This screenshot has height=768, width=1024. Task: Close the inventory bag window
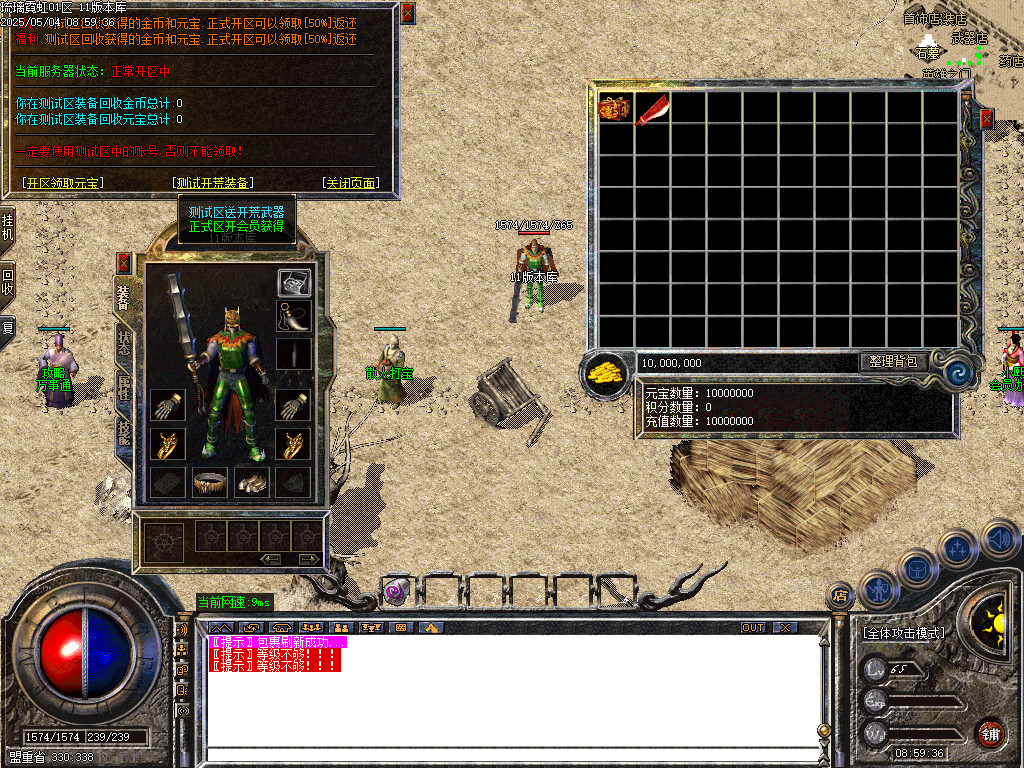(987, 119)
